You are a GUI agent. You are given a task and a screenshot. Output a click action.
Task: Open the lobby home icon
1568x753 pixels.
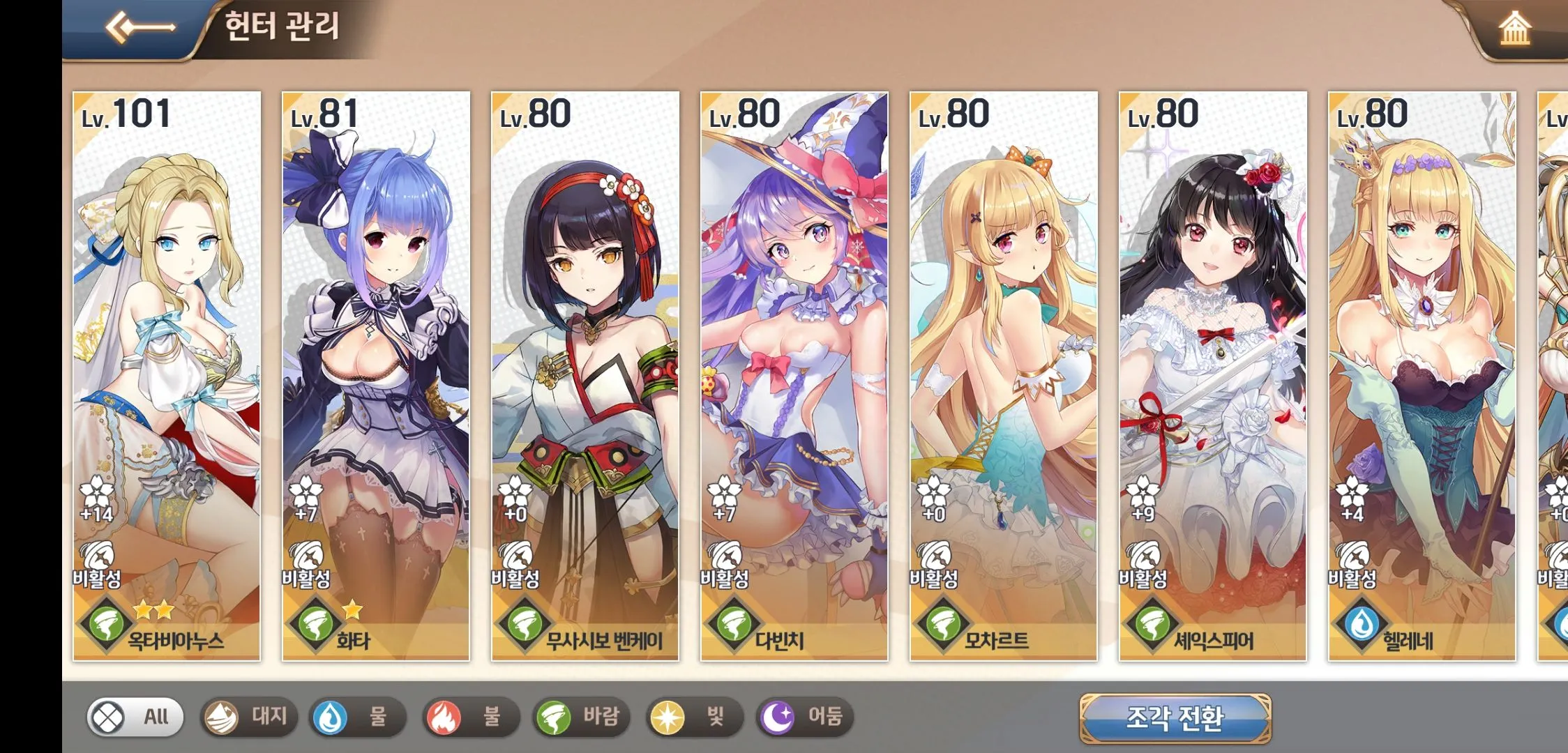click(1514, 29)
